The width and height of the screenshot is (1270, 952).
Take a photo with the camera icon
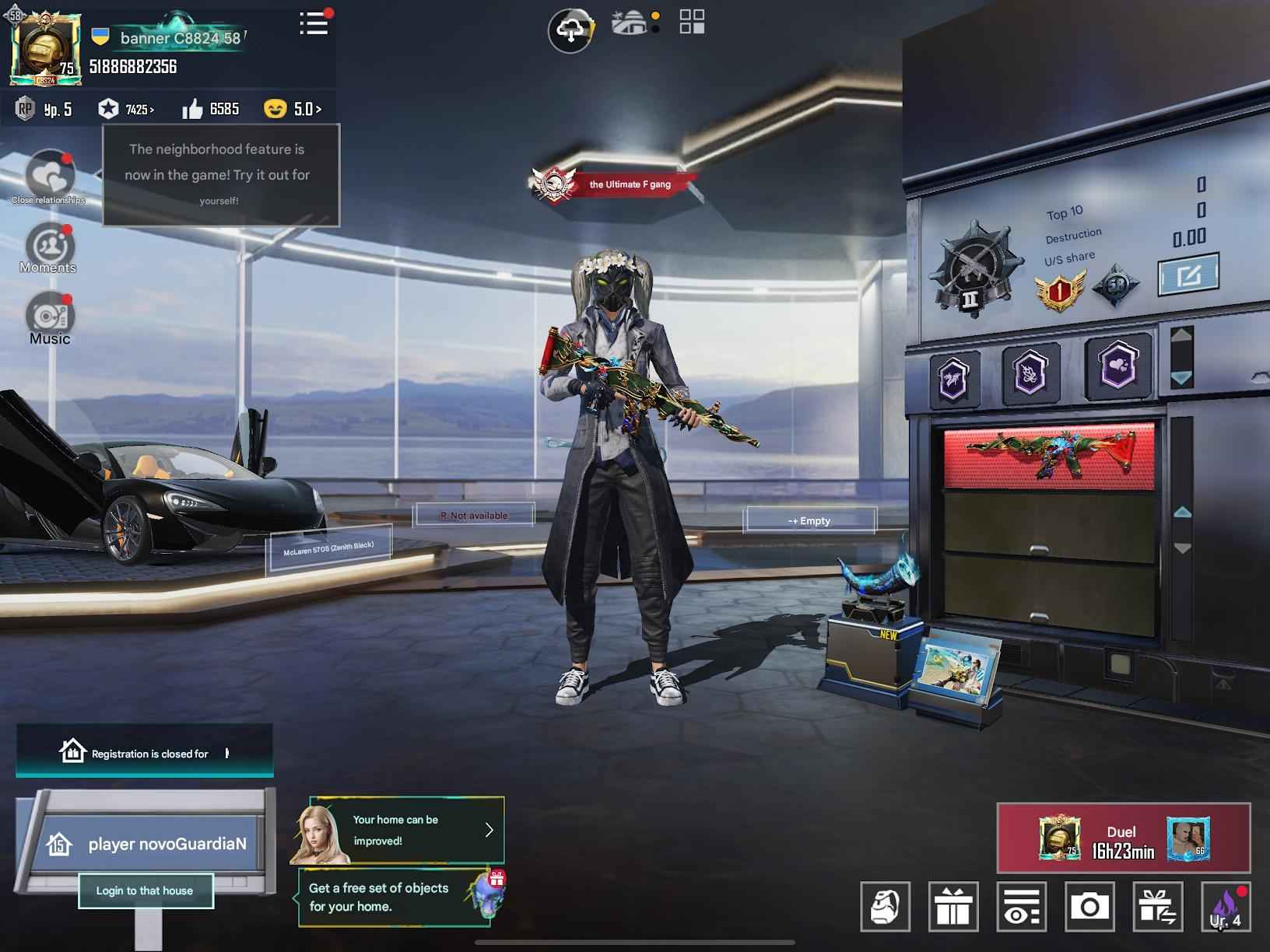point(1089,908)
